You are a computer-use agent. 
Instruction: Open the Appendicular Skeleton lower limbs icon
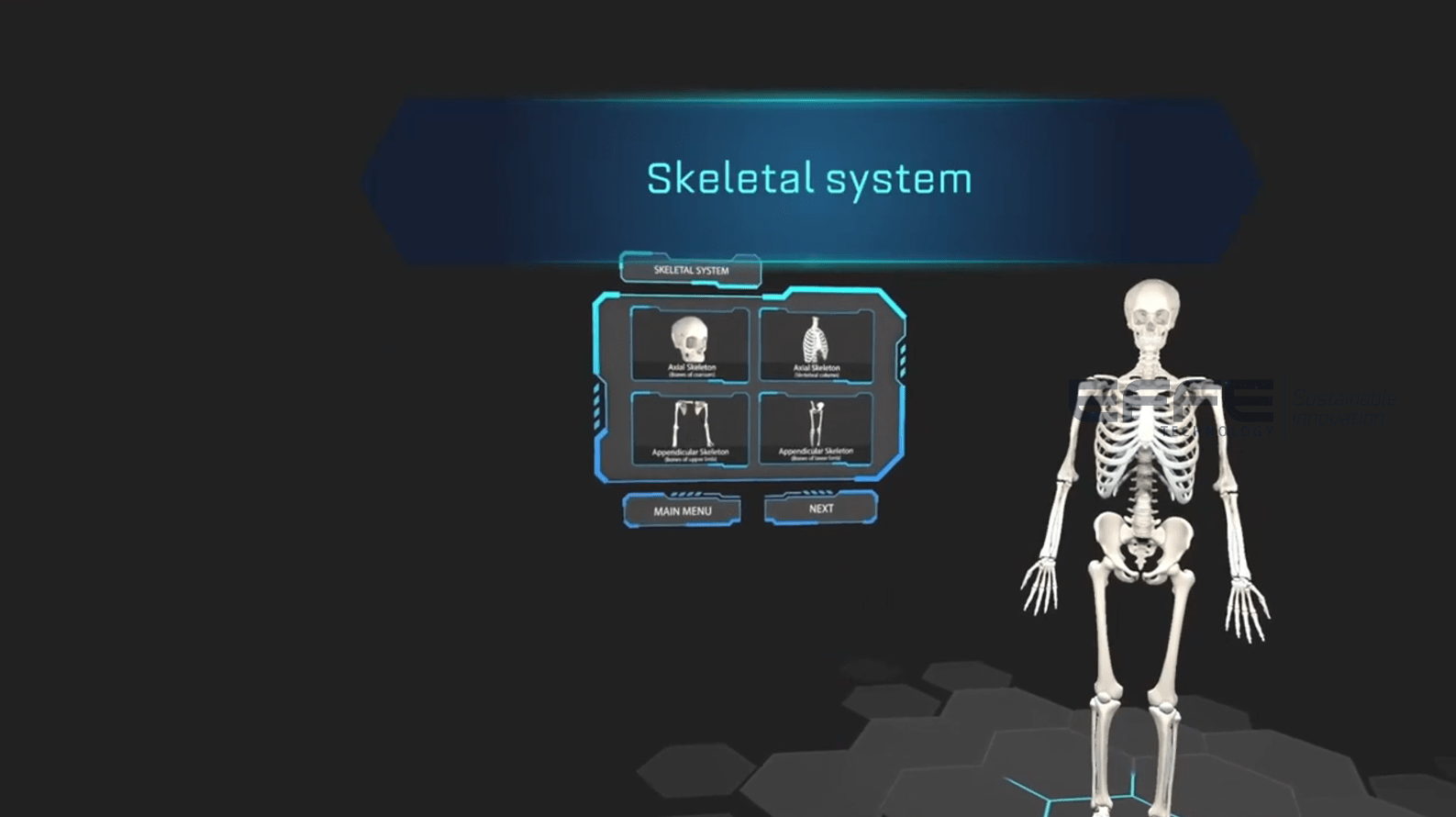tap(819, 427)
